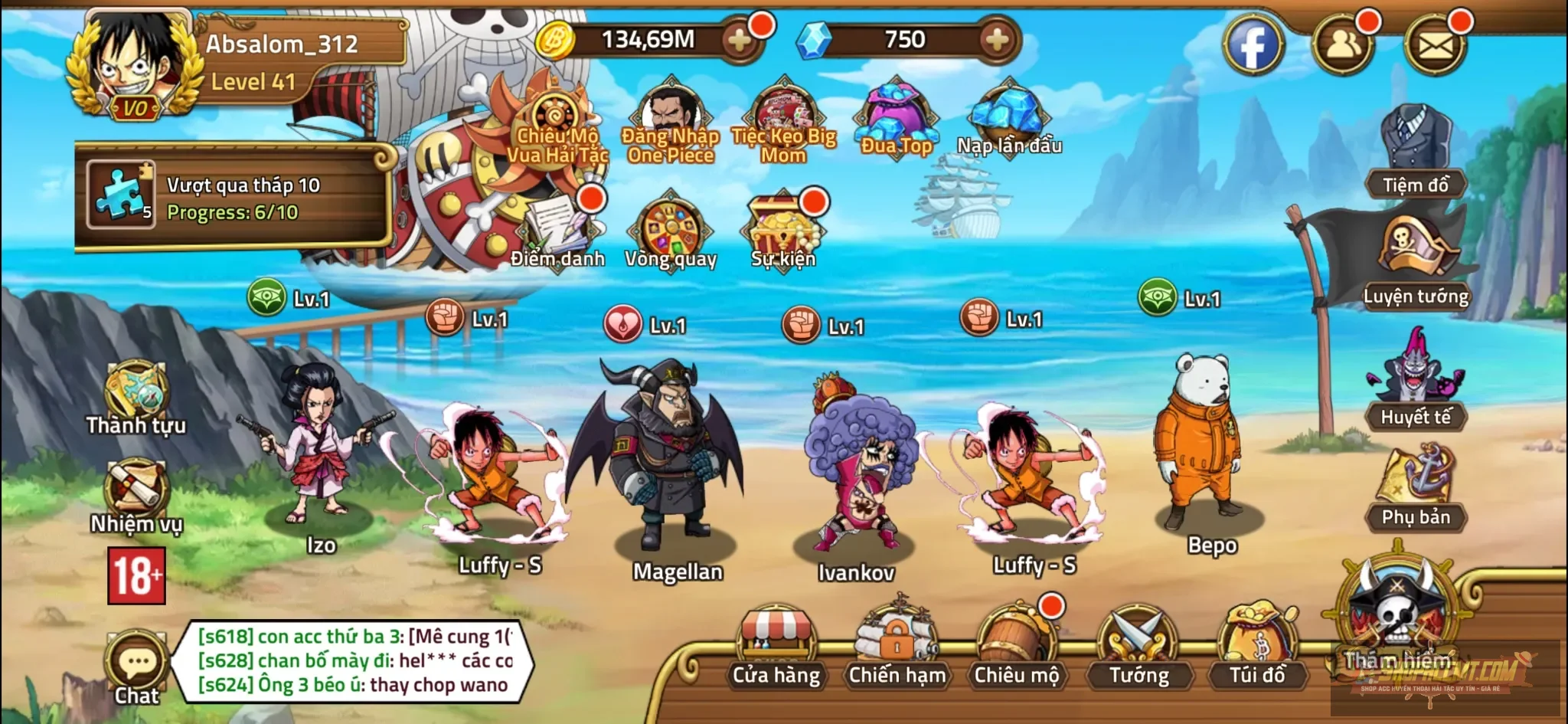Add more gold coins with plus button

740,41
